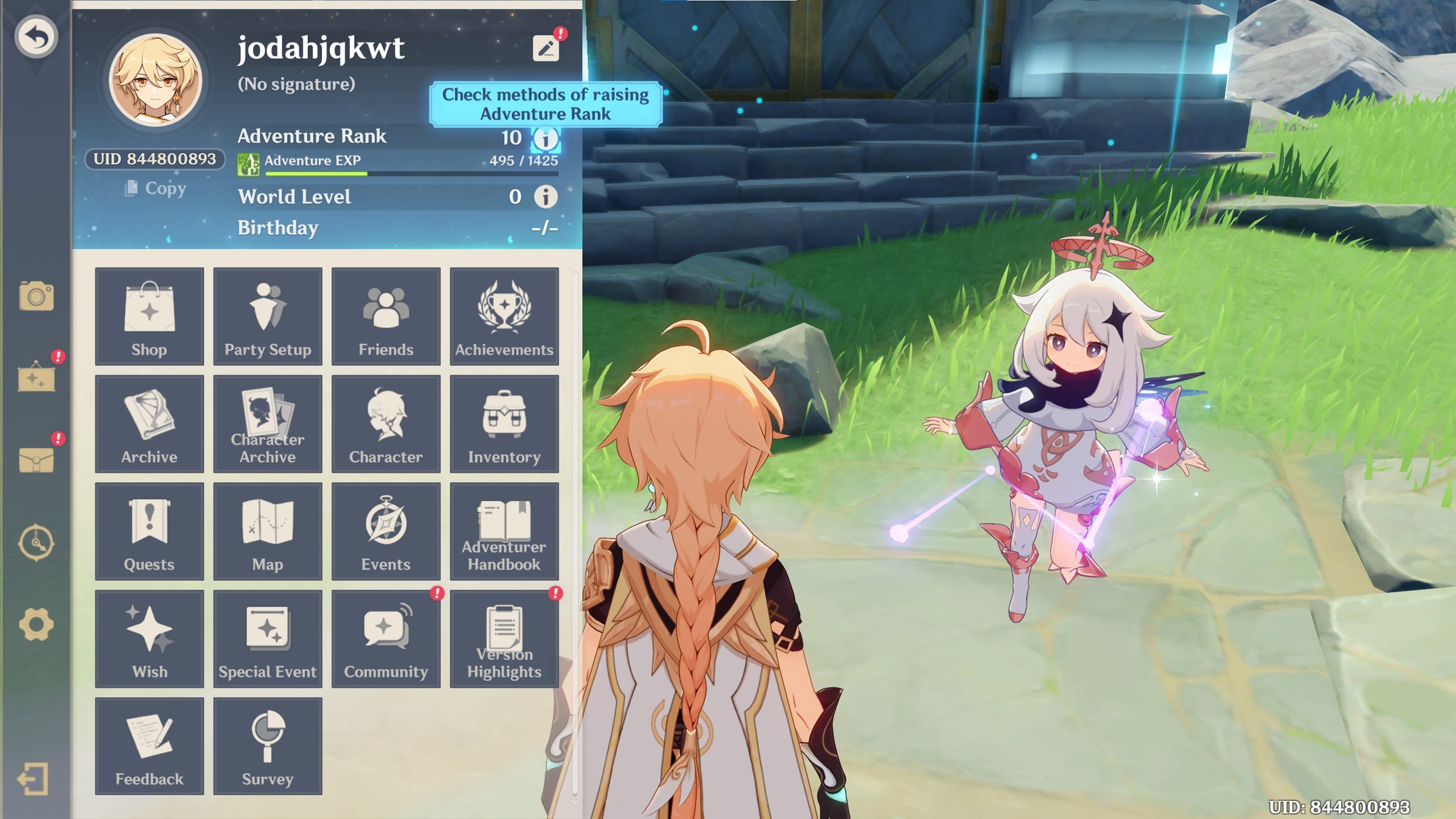The image size is (1456, 819).
Task: Open Community tile
Action: tap(385, 638)
